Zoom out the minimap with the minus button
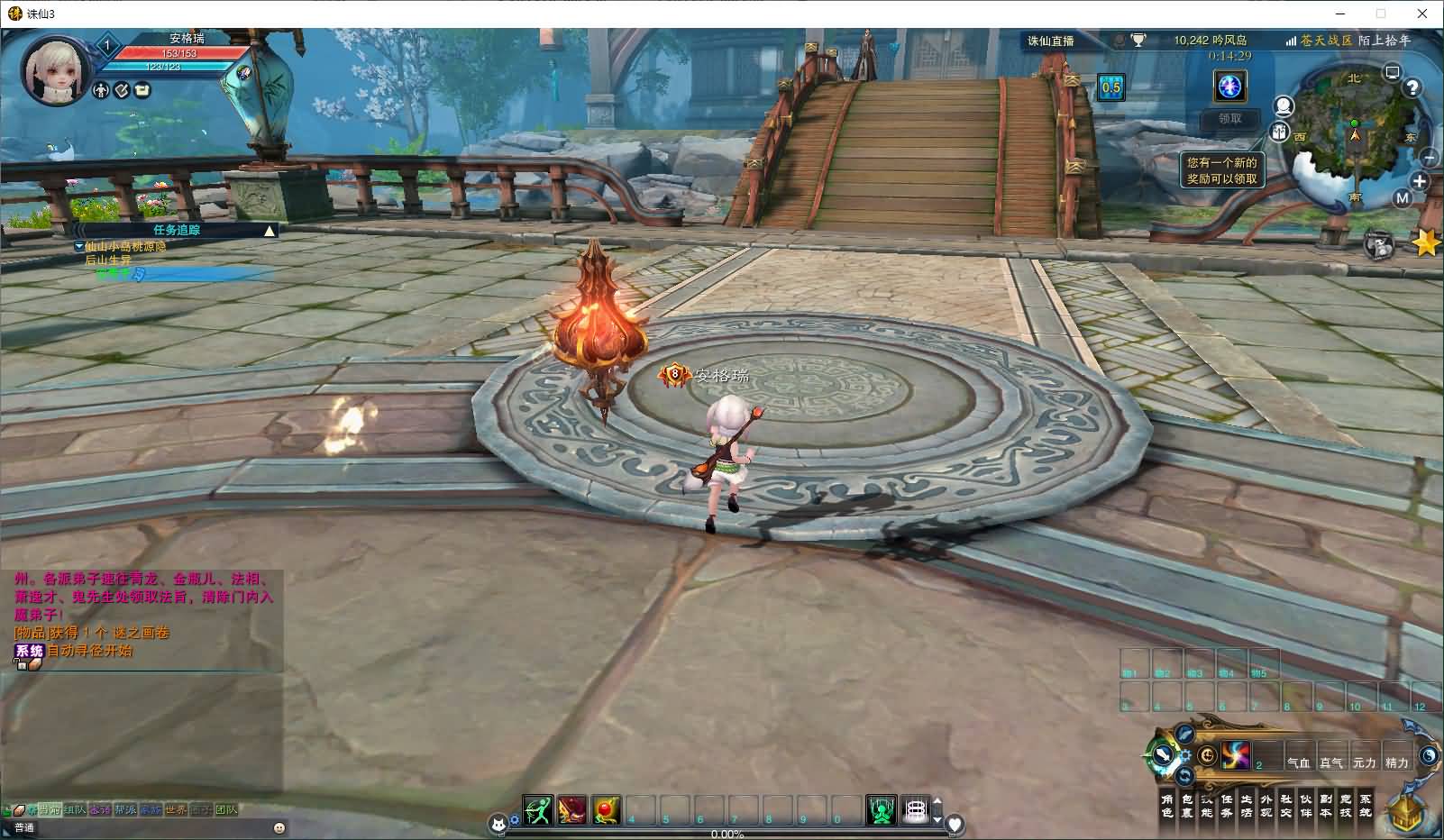Screen dimensions: 1444x840 pyautogui.click(x=1429, y=158)
